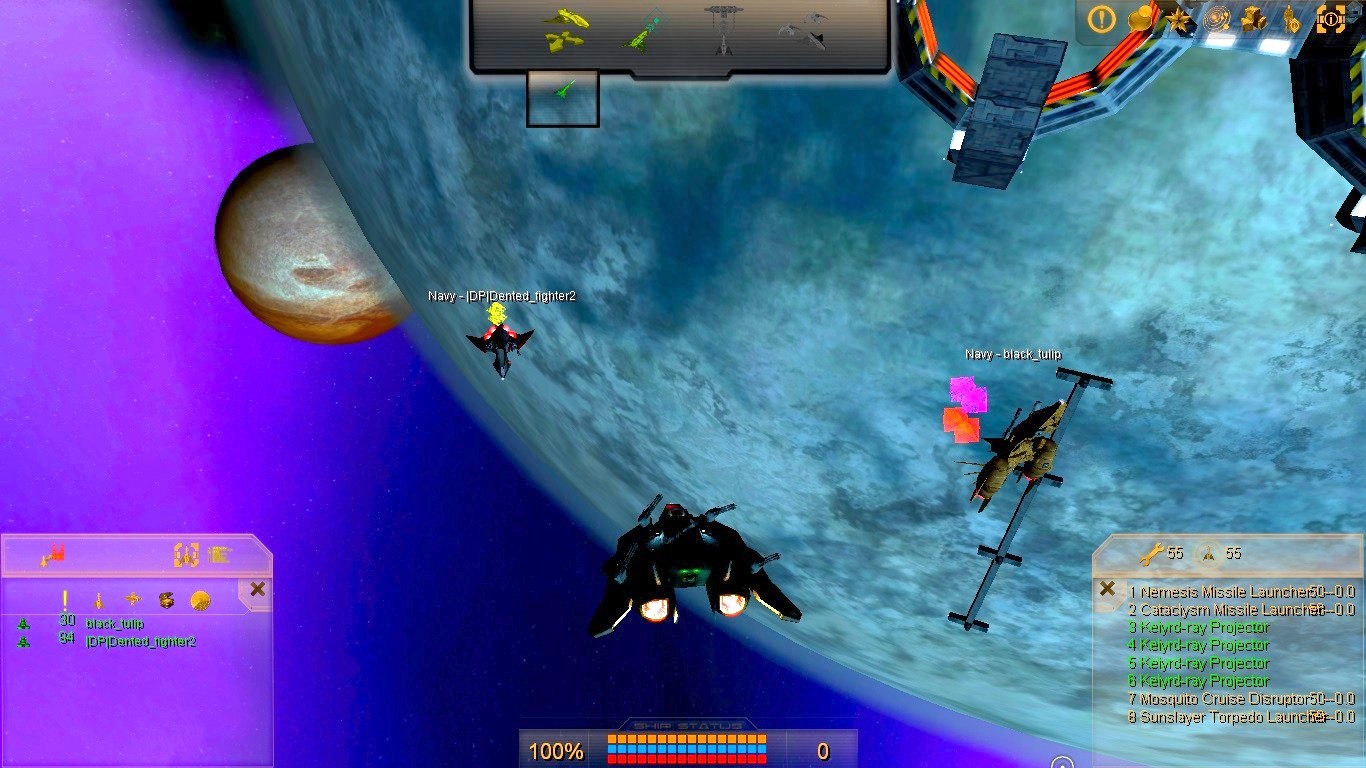This screenshot has width=1366, height=768.
Task: Sort players by the rocket ship column icon
Action: 98,599
